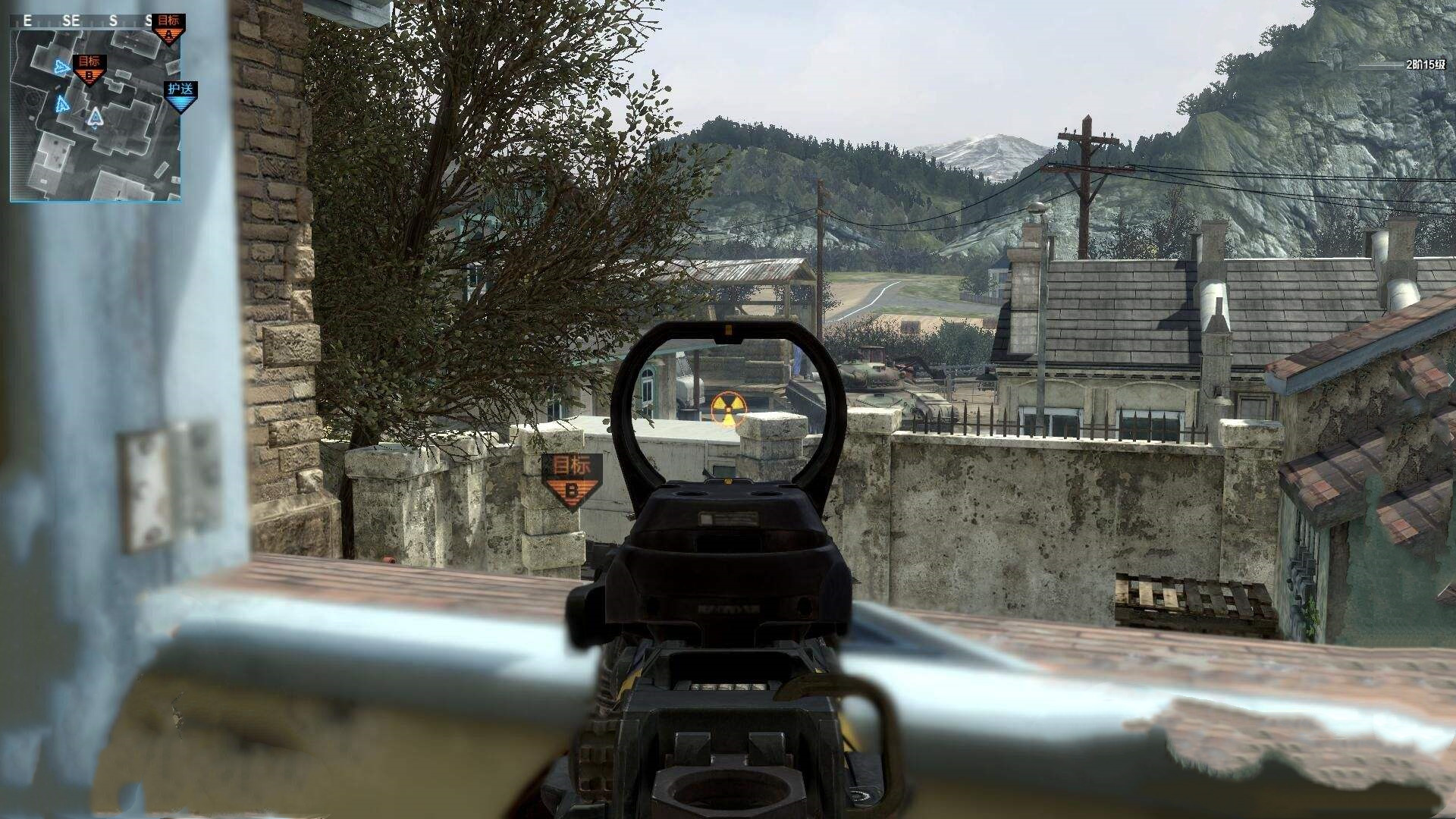The image size is (1456, 819).
Task: Click the 目标 A marker on the minimap
Action: coord(168,29)
